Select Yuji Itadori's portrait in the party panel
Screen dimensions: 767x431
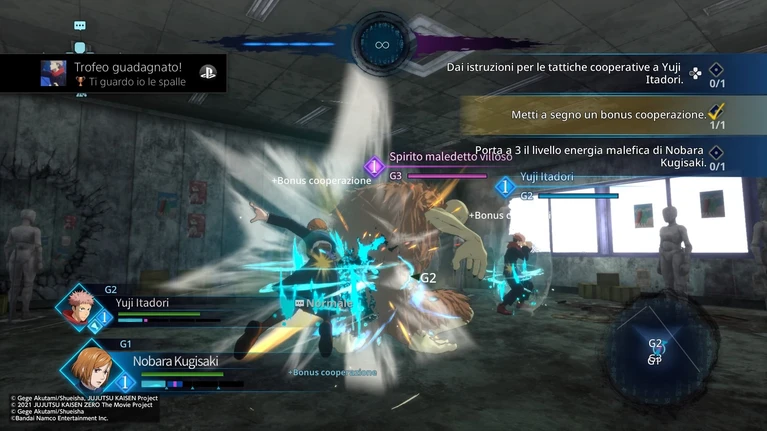point(77,305)
